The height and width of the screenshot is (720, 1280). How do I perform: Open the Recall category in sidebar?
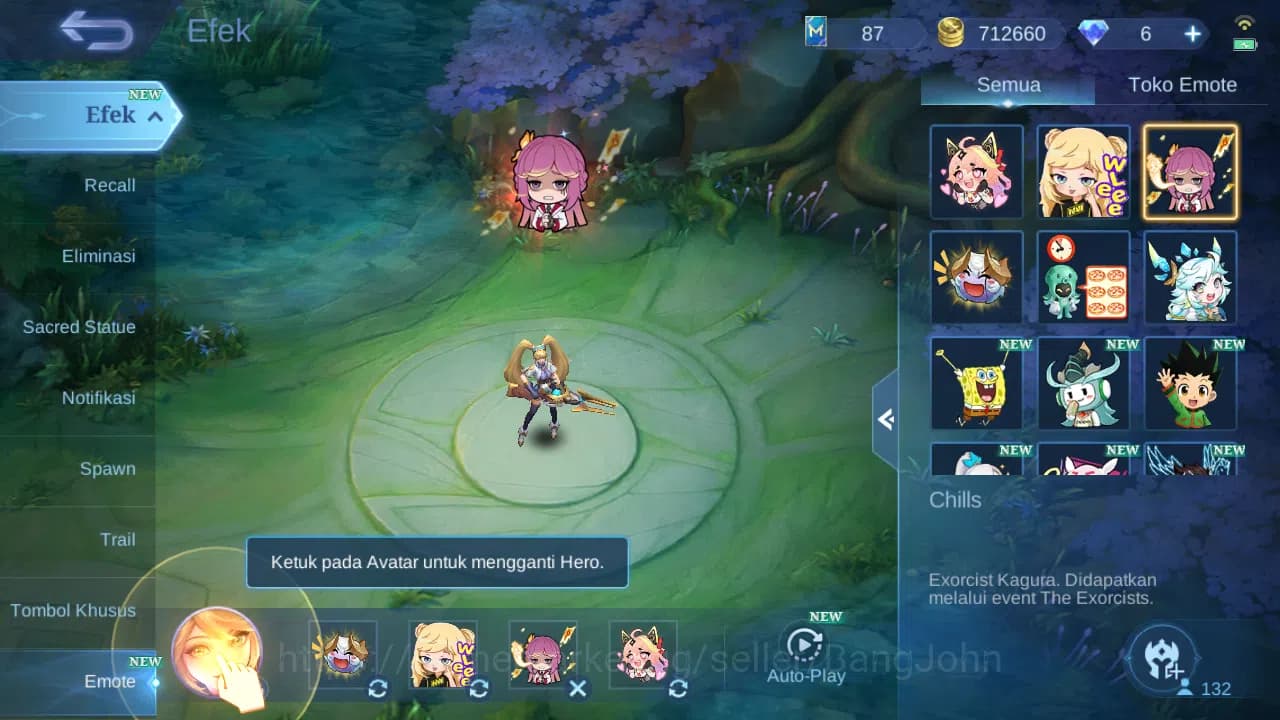(x=109, y=185)
